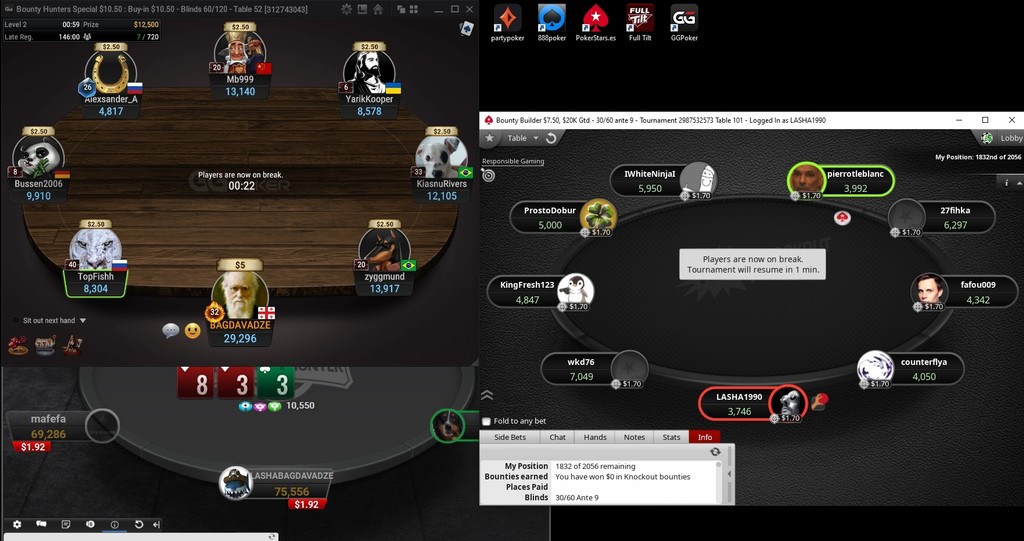Image resolution: width=1024 pixels, height=541 pixels.
Task: Tick the Fold to any bet checkbox
Action: (x=487, y=421)
